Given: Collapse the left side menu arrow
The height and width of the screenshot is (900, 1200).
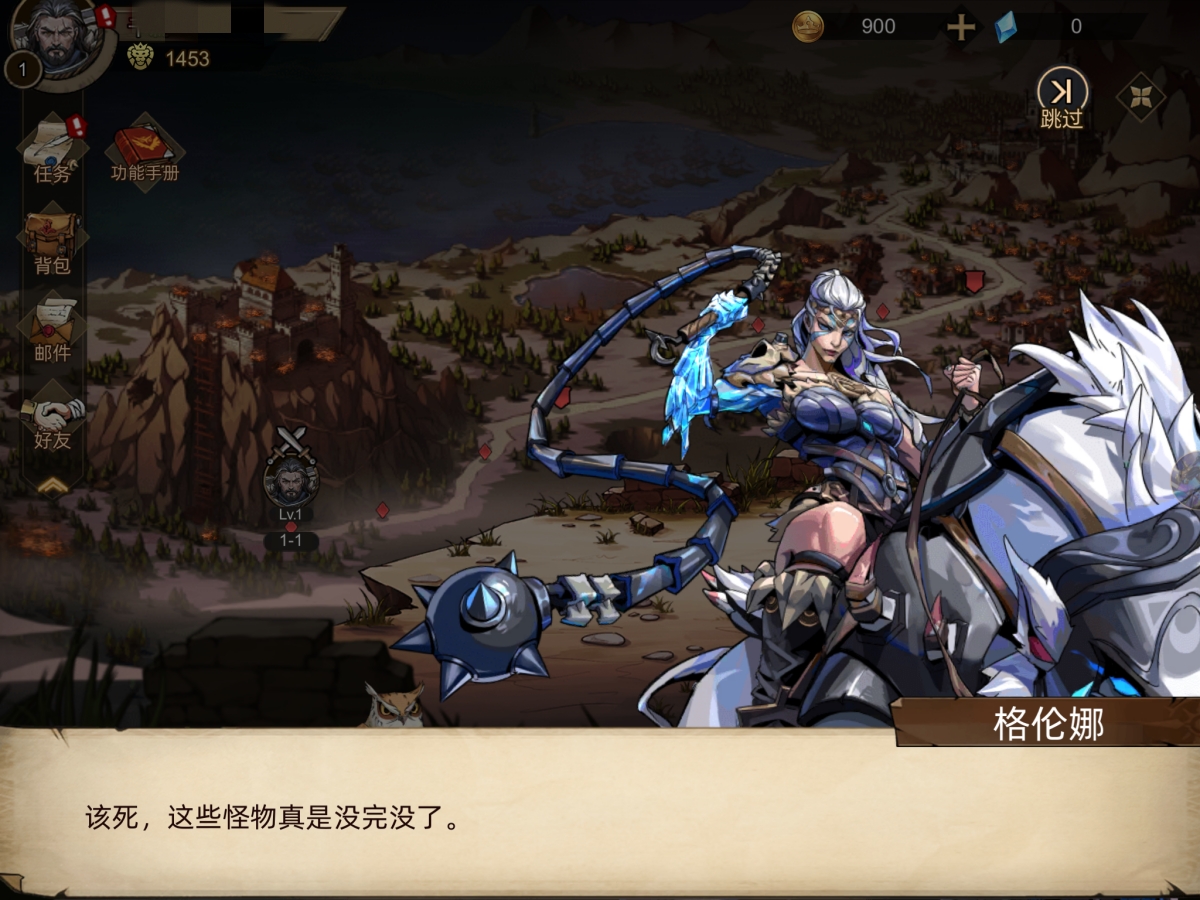Looking at the screenshot, I should coord(53,485).
